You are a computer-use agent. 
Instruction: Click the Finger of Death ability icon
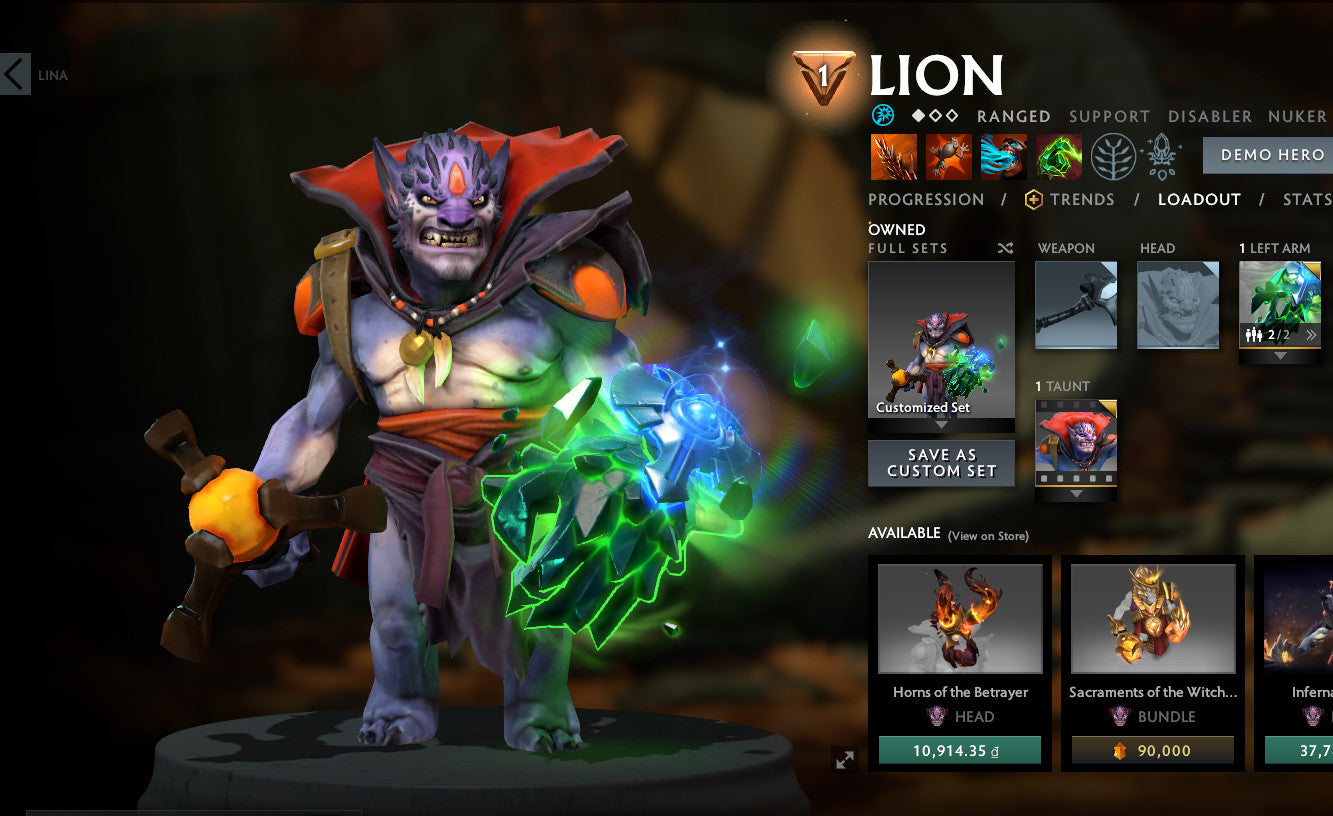click(x=1059, y=157)
